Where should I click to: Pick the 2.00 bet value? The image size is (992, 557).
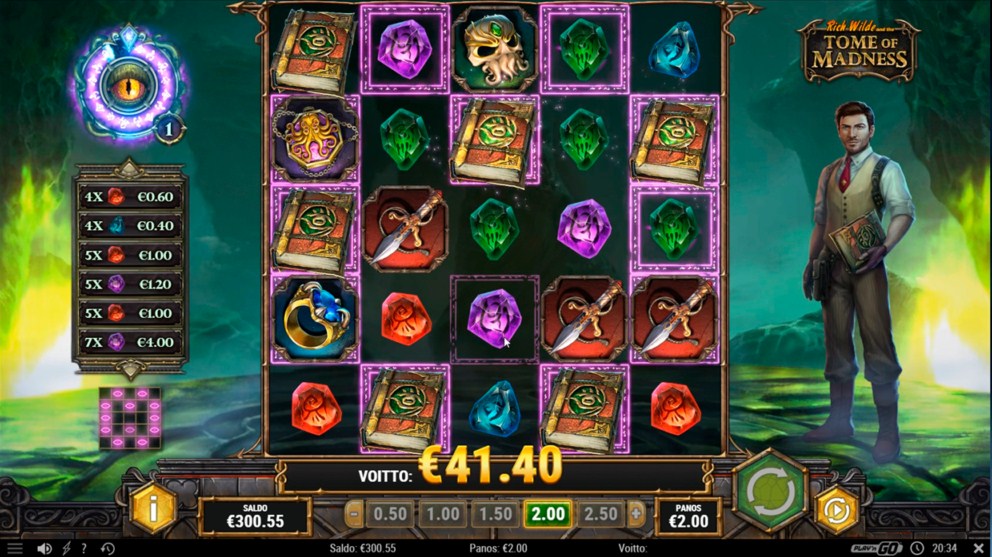(547, 515)
